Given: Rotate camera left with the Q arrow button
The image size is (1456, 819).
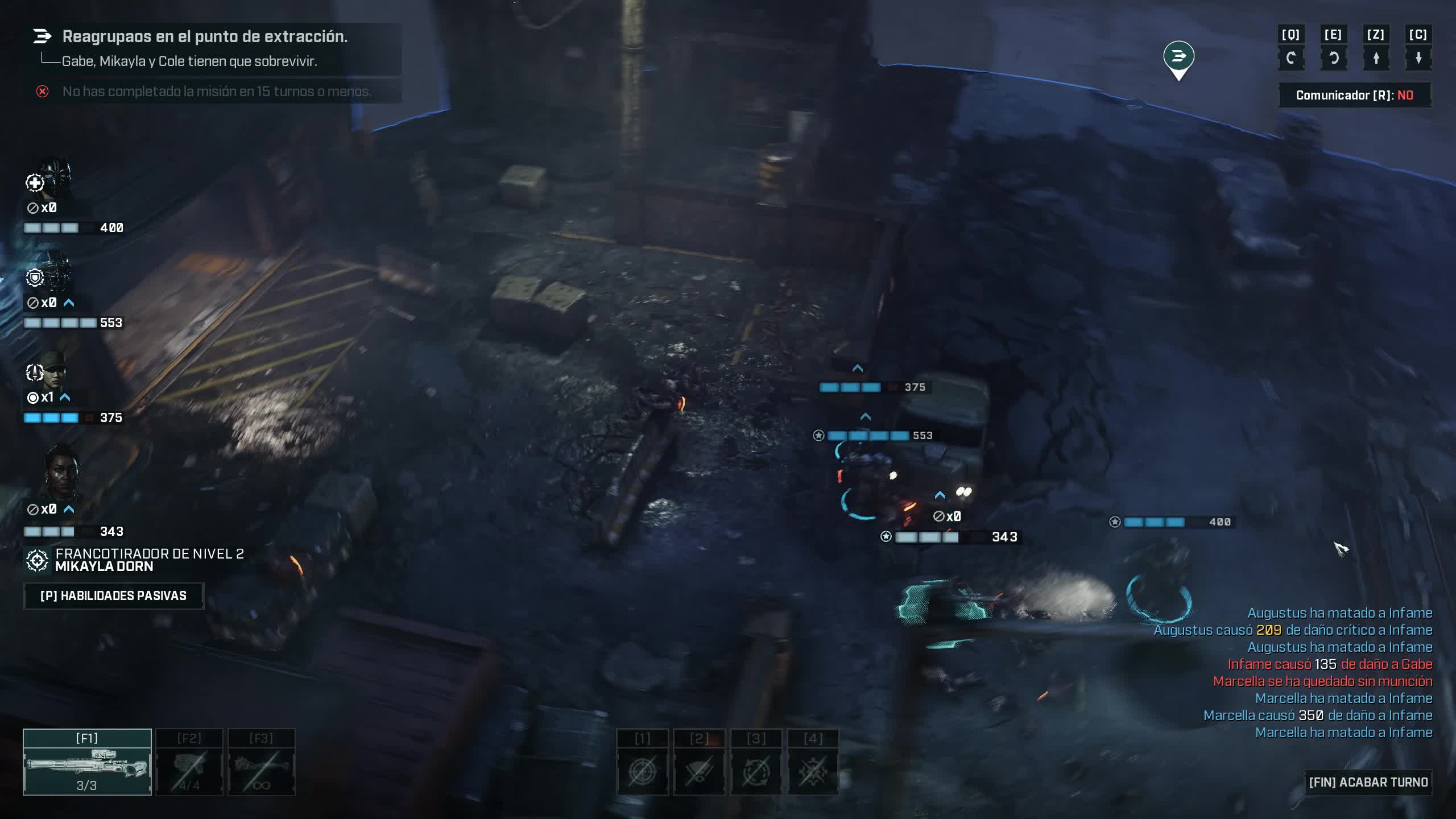Looking at the screenshot, I should (1290, 57).
